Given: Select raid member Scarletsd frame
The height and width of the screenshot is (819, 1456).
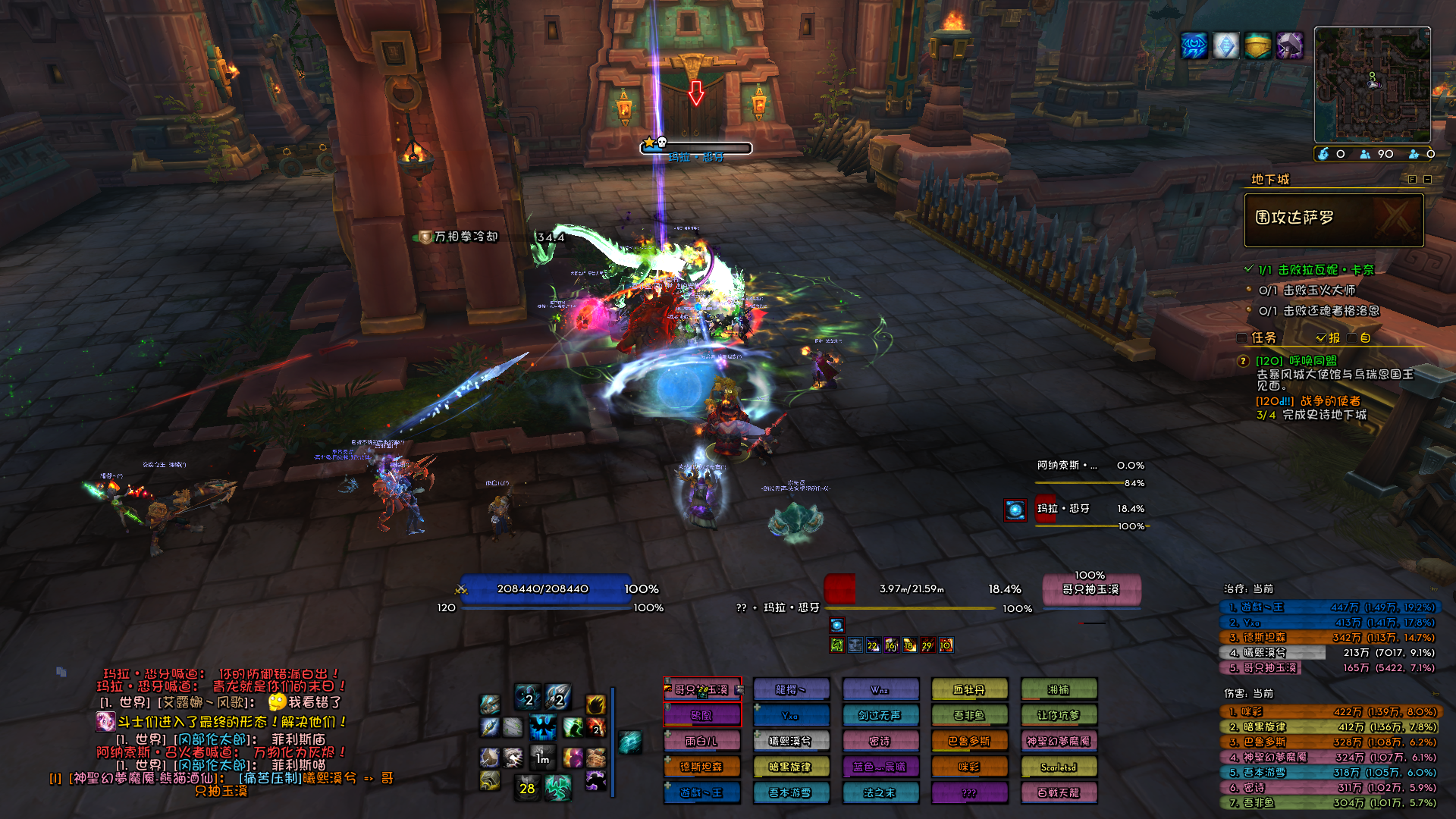Looking at the screenshot, I should 1059,767.
